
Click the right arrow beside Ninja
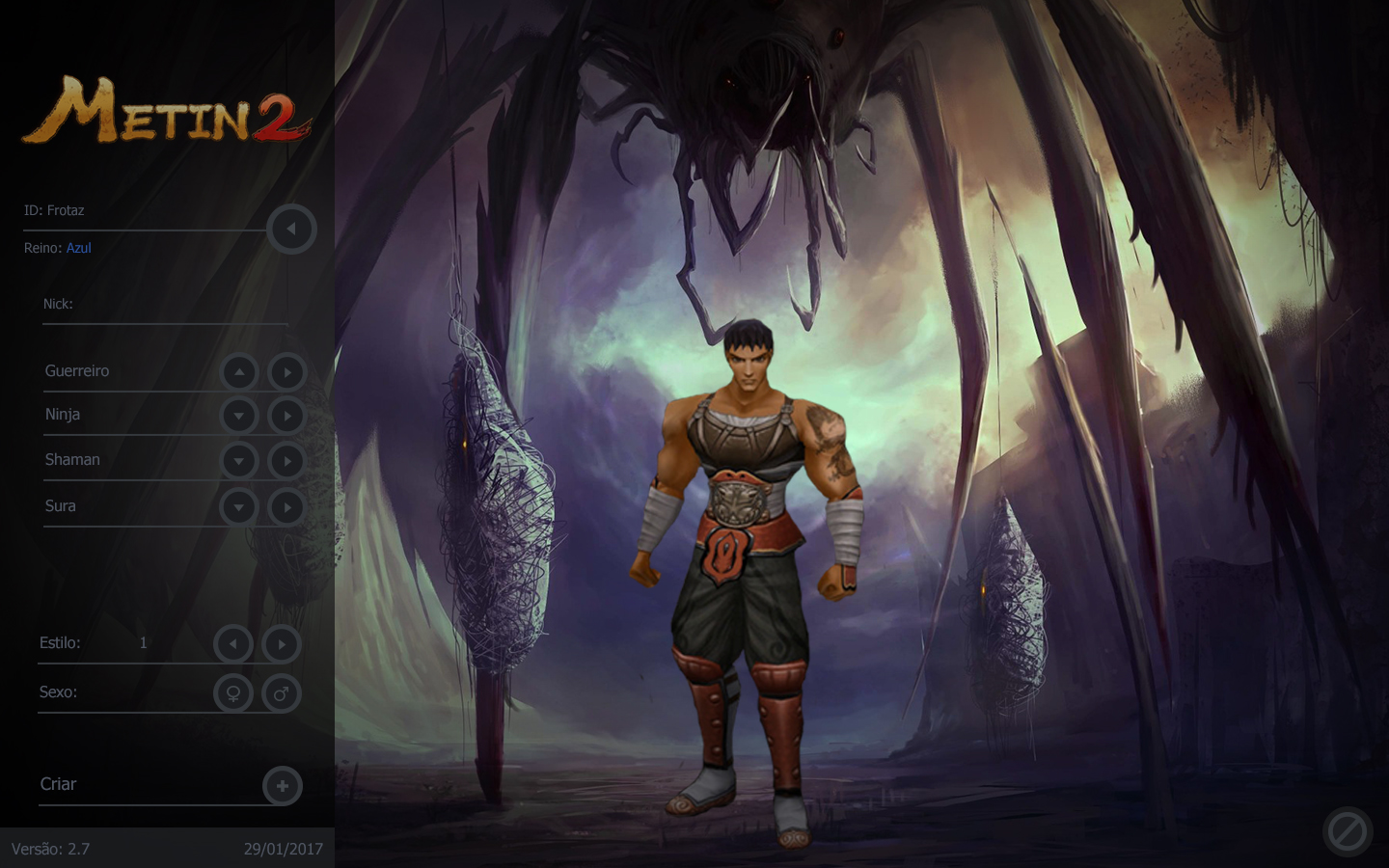[286, 416]
